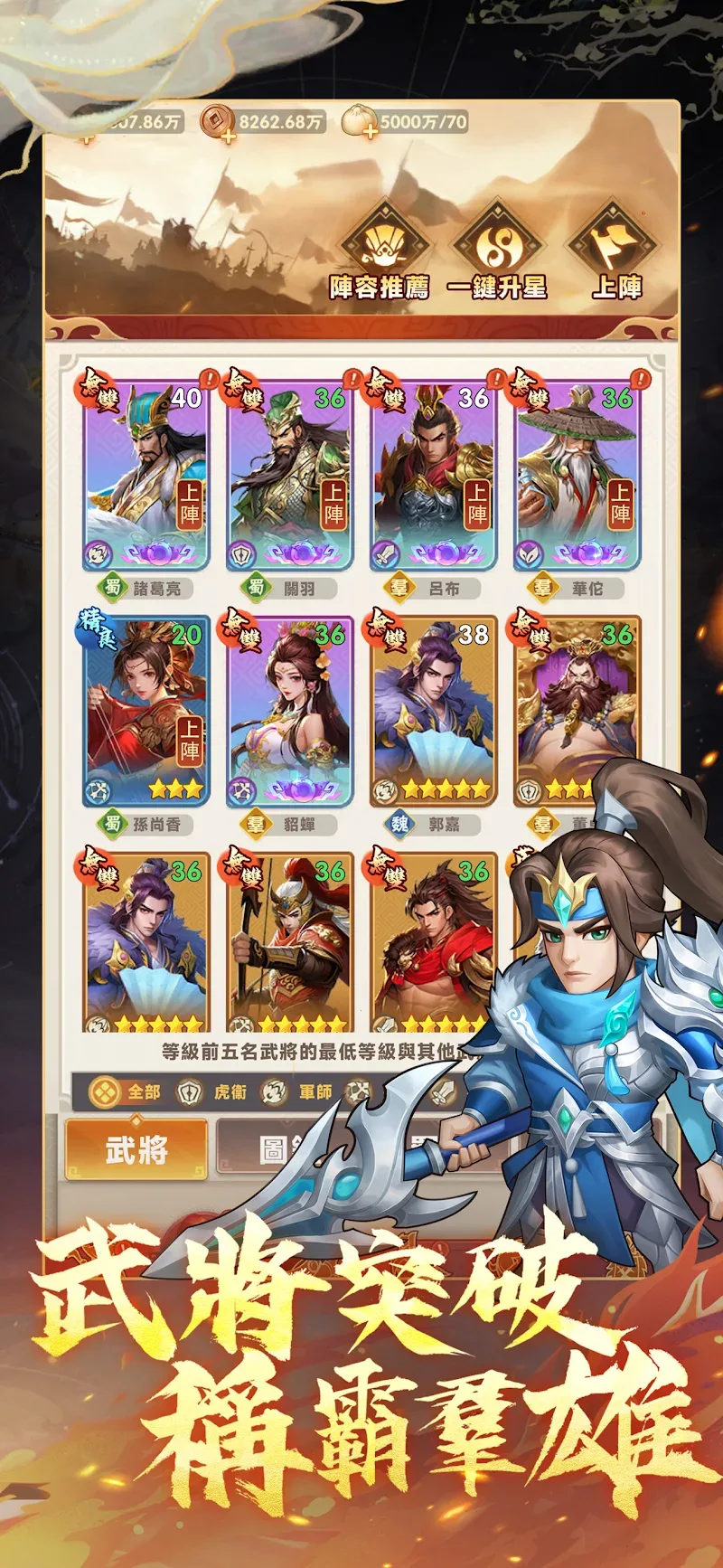Choose the 貂蟬 hero card
Viewport: 723px width, 1568px height.
pyautogui.click(x=289, y=712)
